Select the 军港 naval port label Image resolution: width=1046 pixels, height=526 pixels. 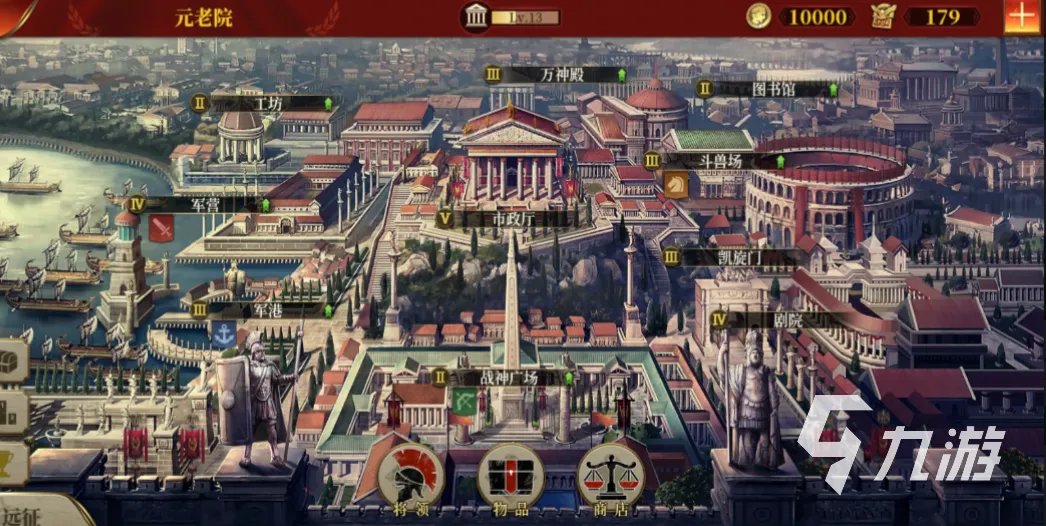pos(266,310)
